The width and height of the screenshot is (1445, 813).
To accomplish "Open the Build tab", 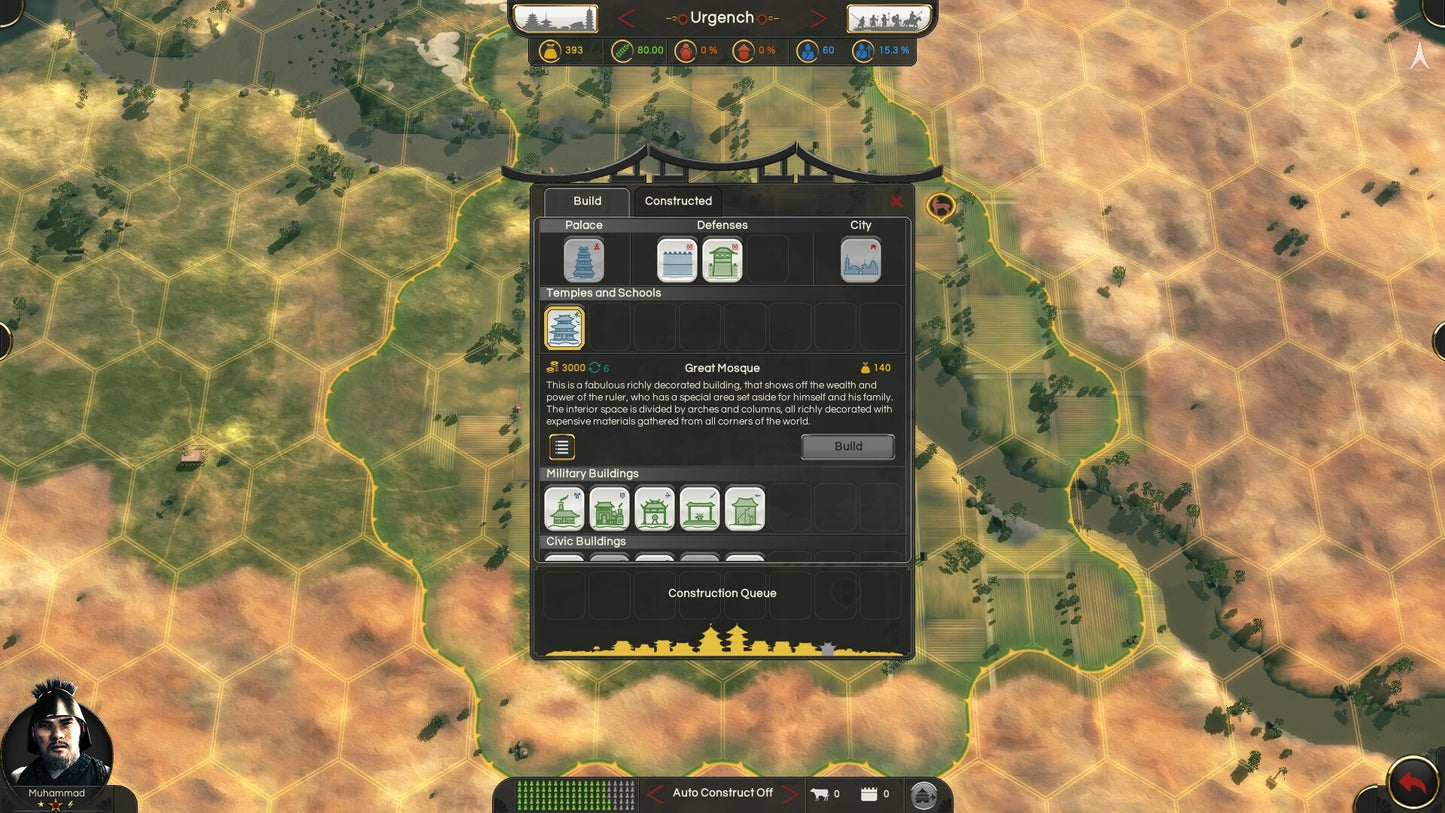I will (x=587, y=201).
